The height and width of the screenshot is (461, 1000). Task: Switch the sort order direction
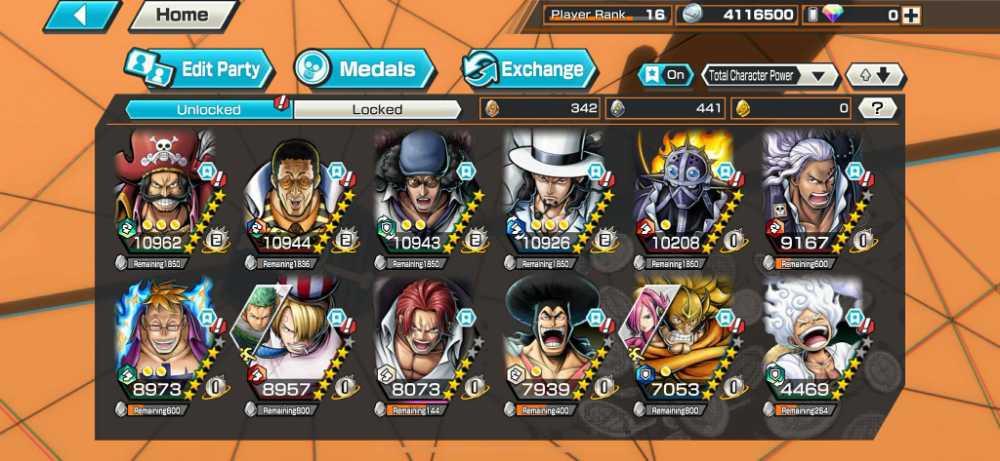(x=875, y=75)
